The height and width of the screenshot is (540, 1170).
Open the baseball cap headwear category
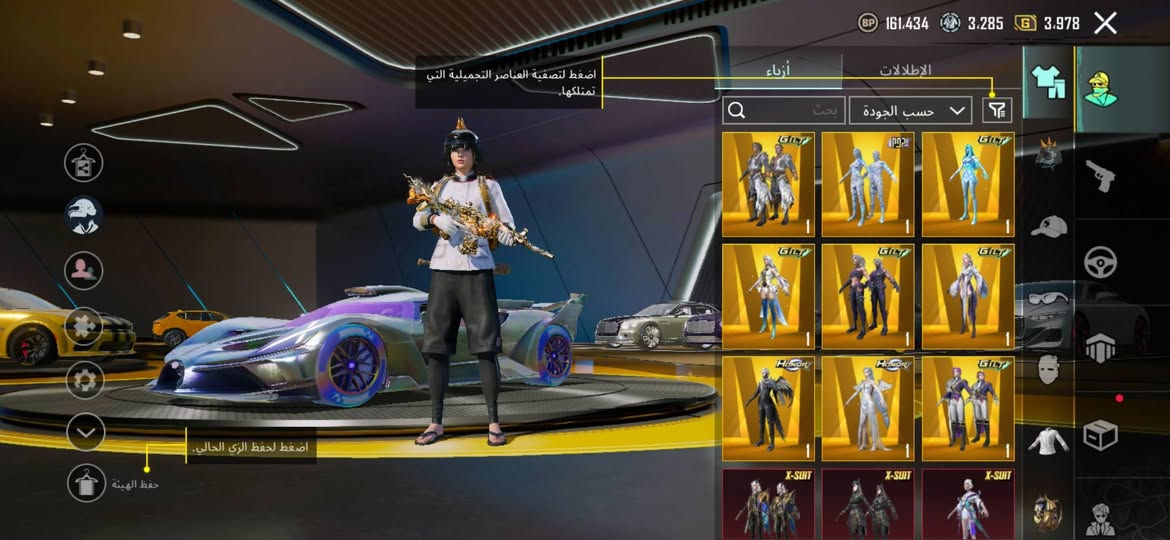(1047, 226)
